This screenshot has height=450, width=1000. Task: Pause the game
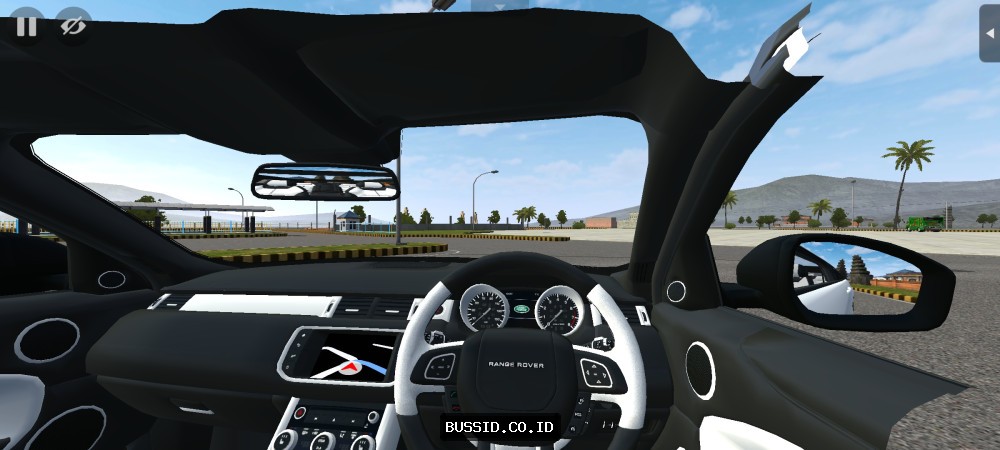point(26,26)
